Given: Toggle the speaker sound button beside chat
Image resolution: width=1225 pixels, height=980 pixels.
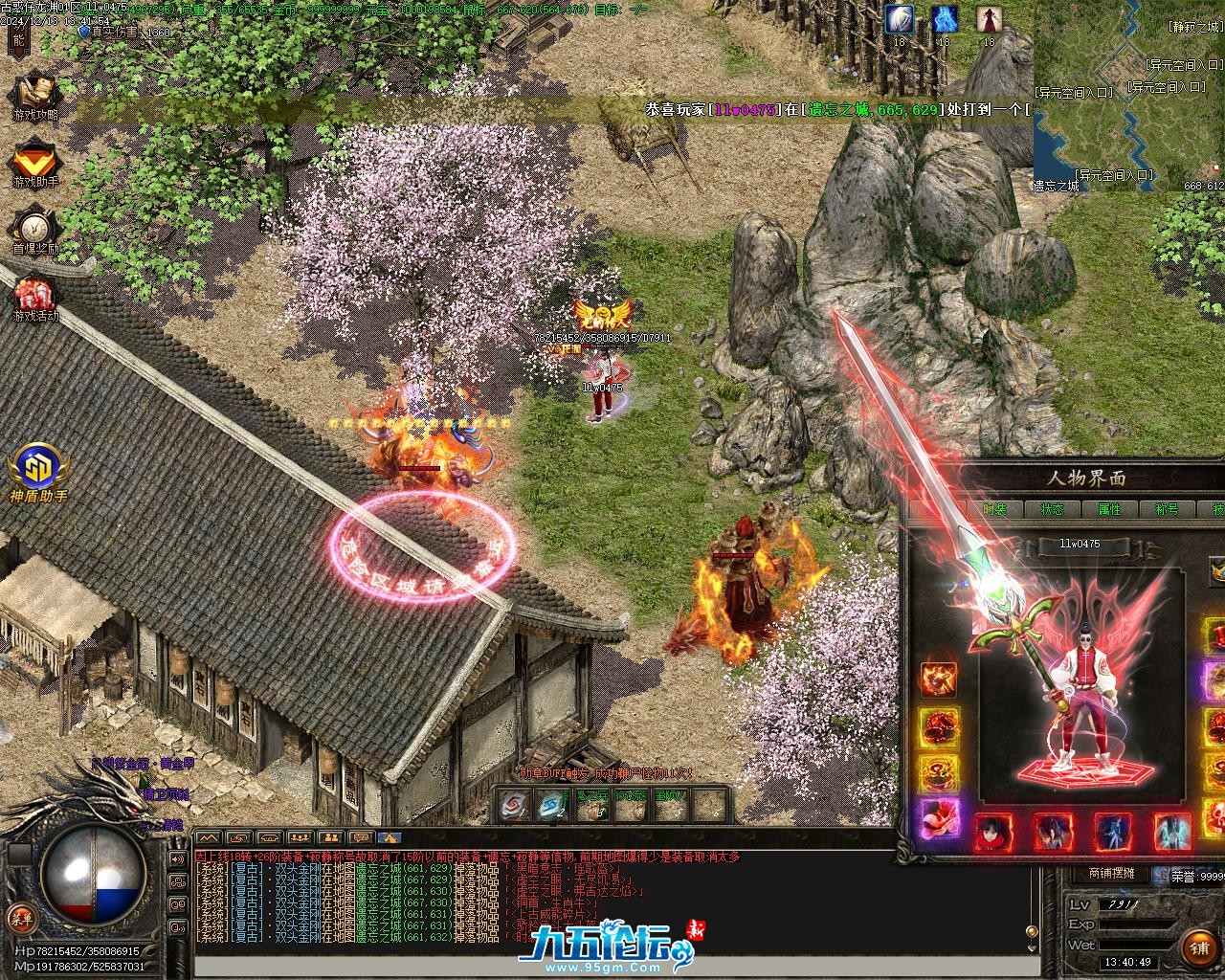Looking at the screenshot, I should coord(178,858).
